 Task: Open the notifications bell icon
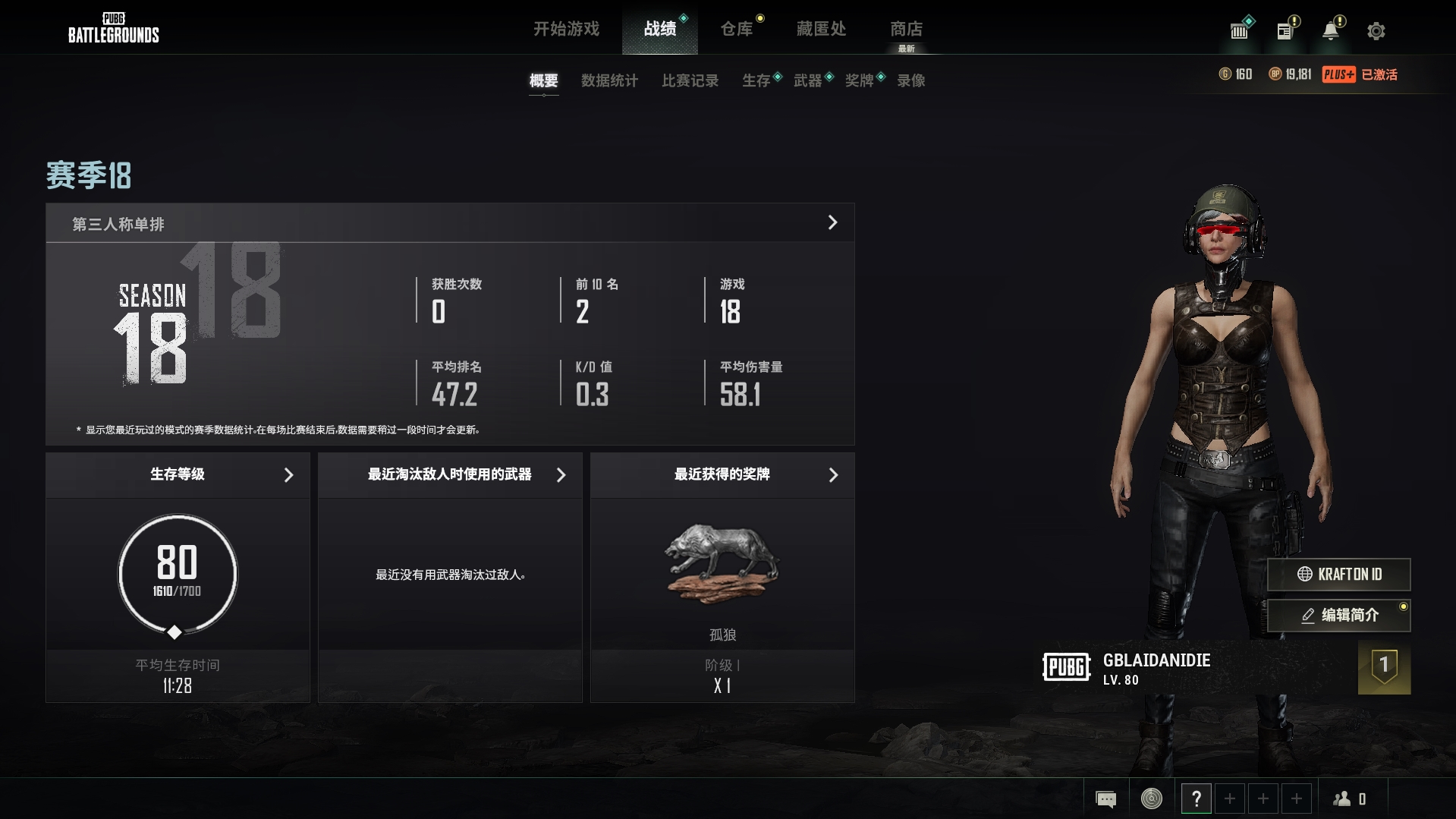point(1330,30)
